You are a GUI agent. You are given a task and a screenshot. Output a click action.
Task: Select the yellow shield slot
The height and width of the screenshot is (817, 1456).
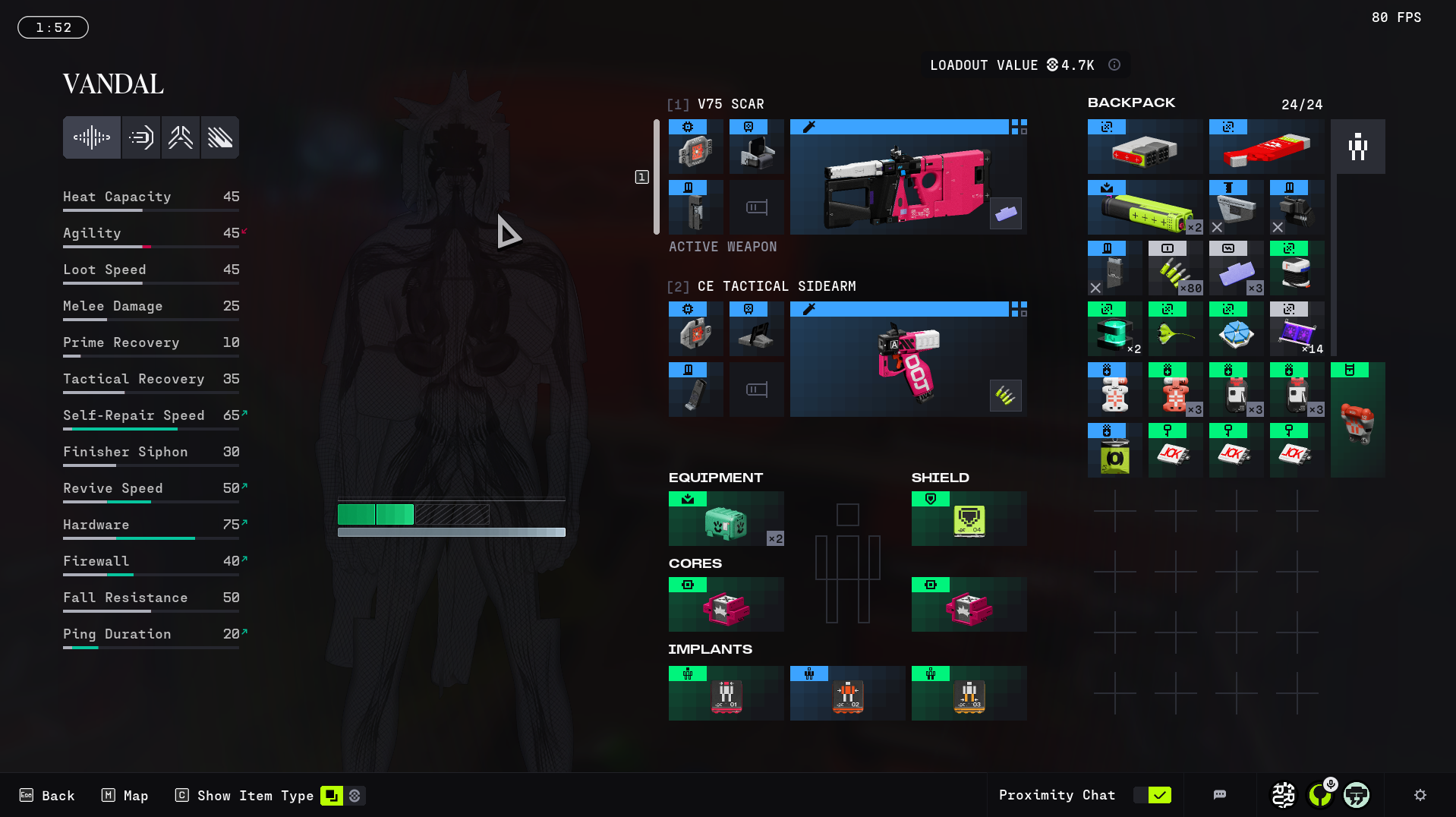click(969, 519)
